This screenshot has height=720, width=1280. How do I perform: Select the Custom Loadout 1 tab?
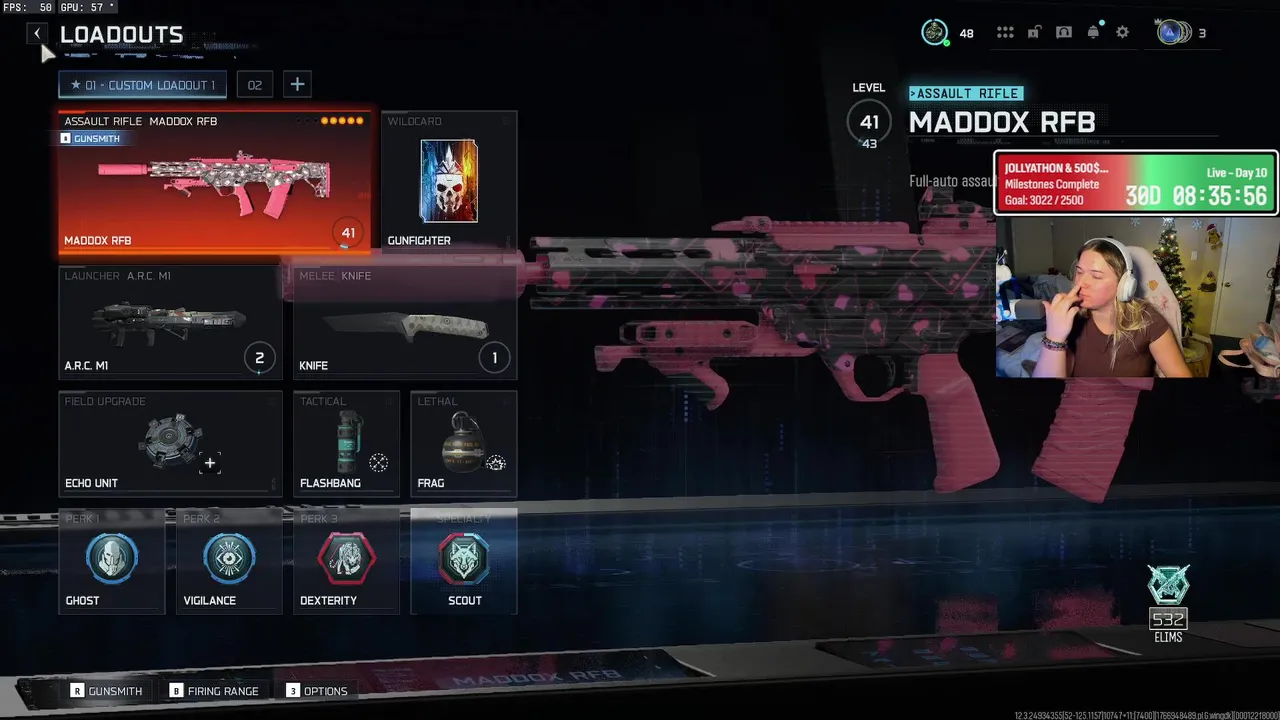coord(142,85)
